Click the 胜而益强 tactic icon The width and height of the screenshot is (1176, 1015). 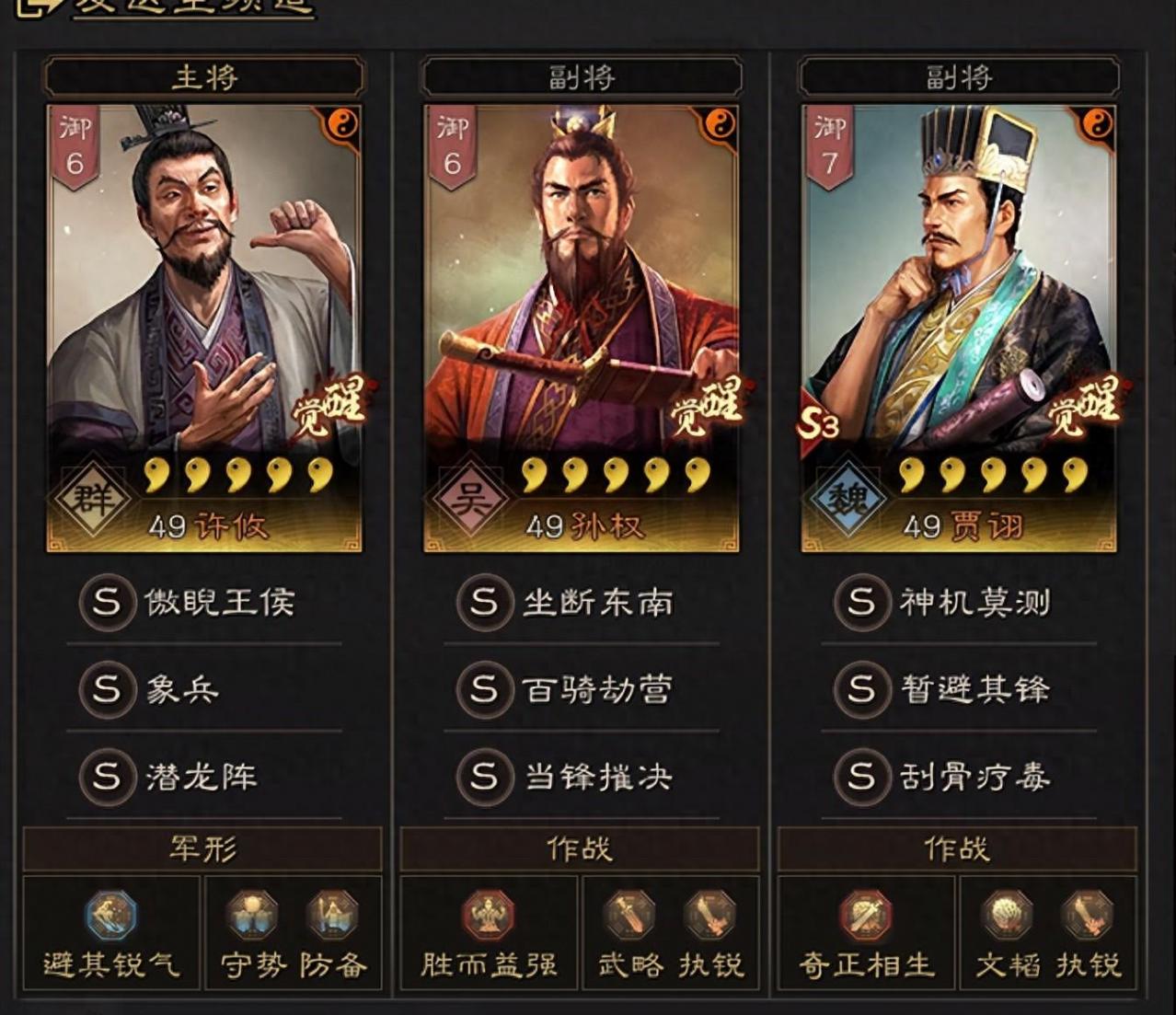[x=488, y=916]
